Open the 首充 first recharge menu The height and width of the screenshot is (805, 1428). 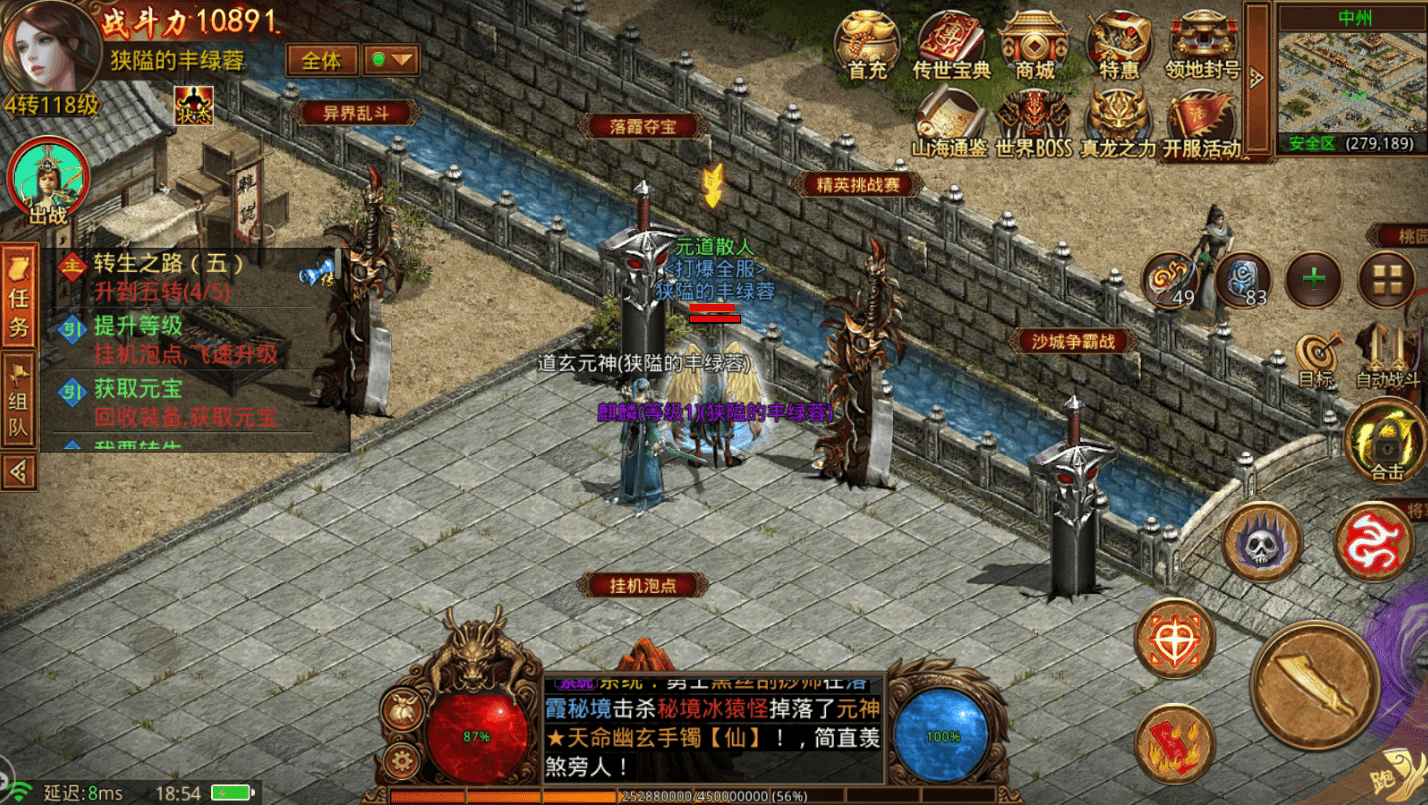click(867, 44)
